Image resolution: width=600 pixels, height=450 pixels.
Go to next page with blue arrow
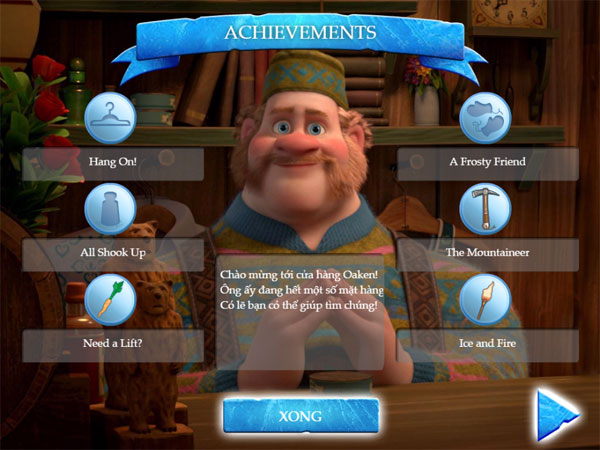(557, 414)
